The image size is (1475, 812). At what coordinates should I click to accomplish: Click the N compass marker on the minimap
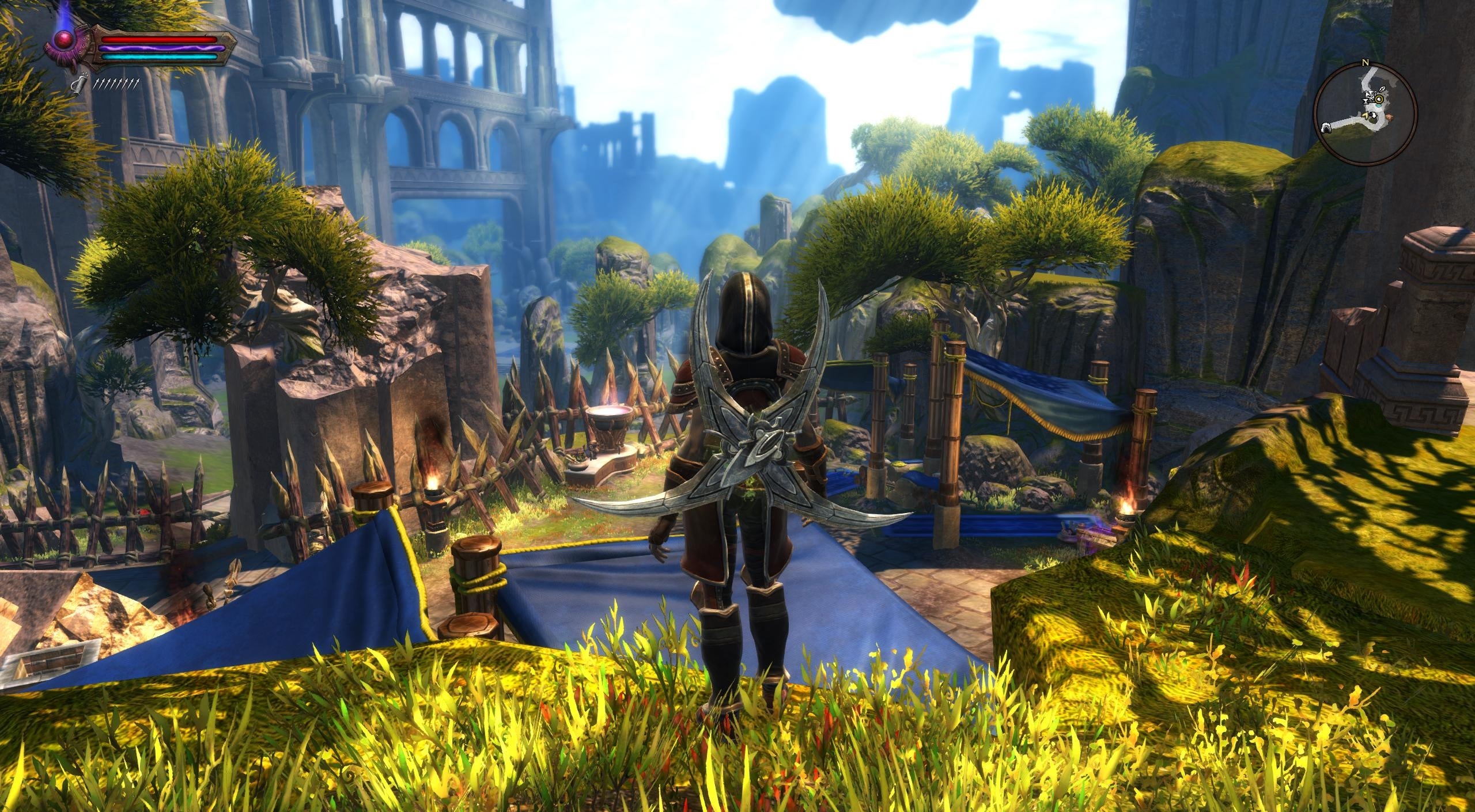[1365, 62]
